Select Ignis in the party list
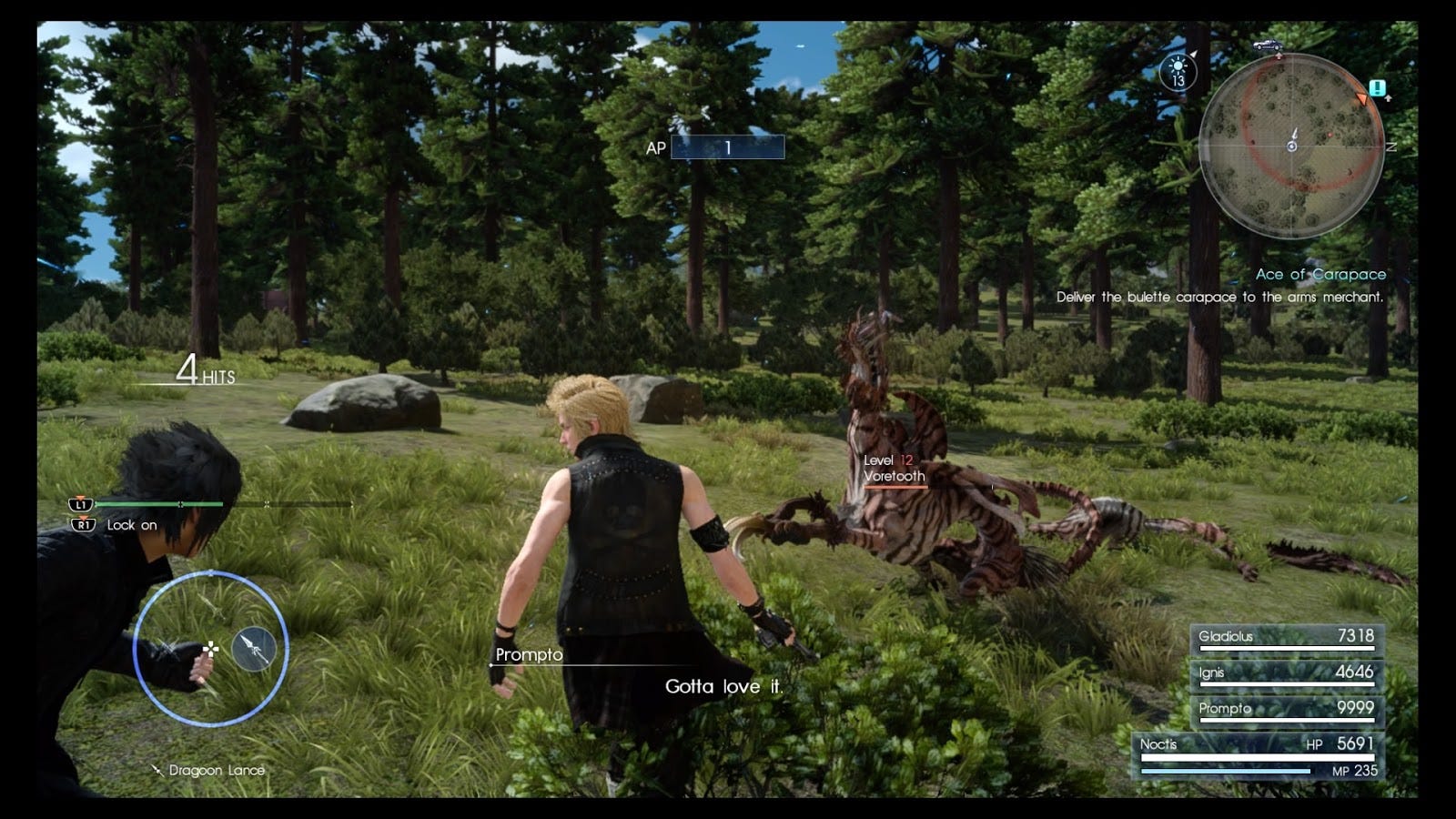This screenshot has width=1456, height=819. coord(1286,674)
